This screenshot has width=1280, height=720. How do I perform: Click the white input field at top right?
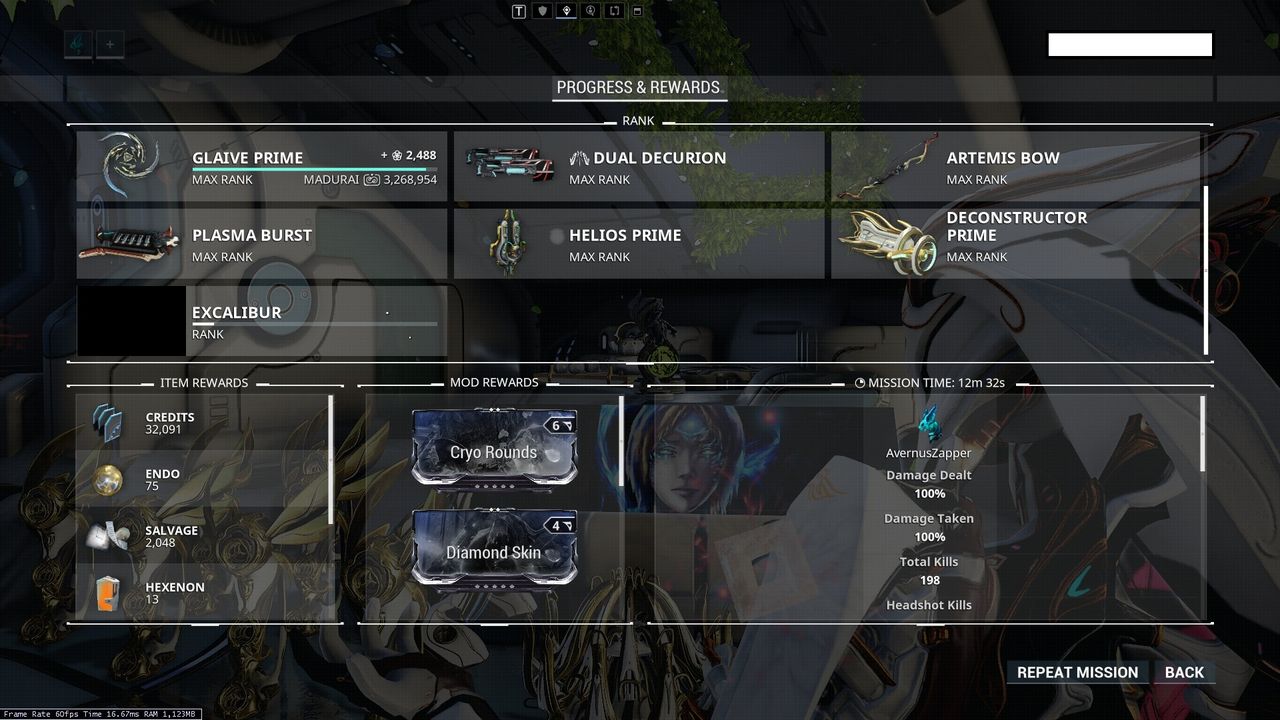[x=1130, y=44]
